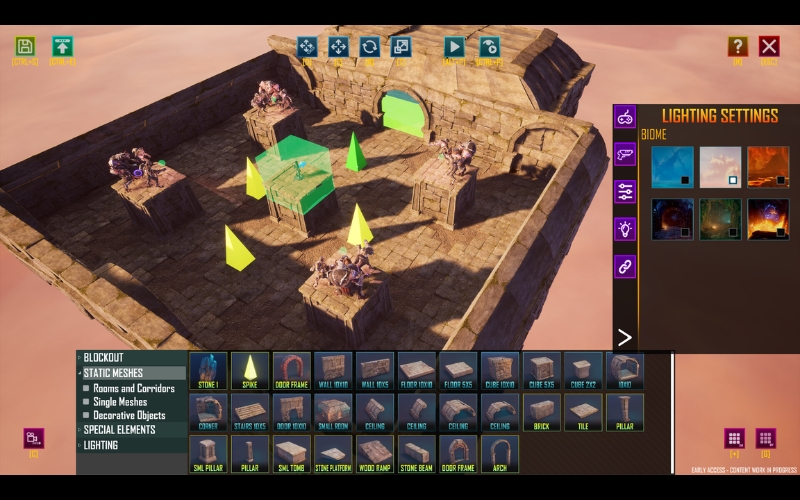Choose the orange lava biome thumbnail
800x500 pixels.
pyautogui.click(x=768, y=167)
